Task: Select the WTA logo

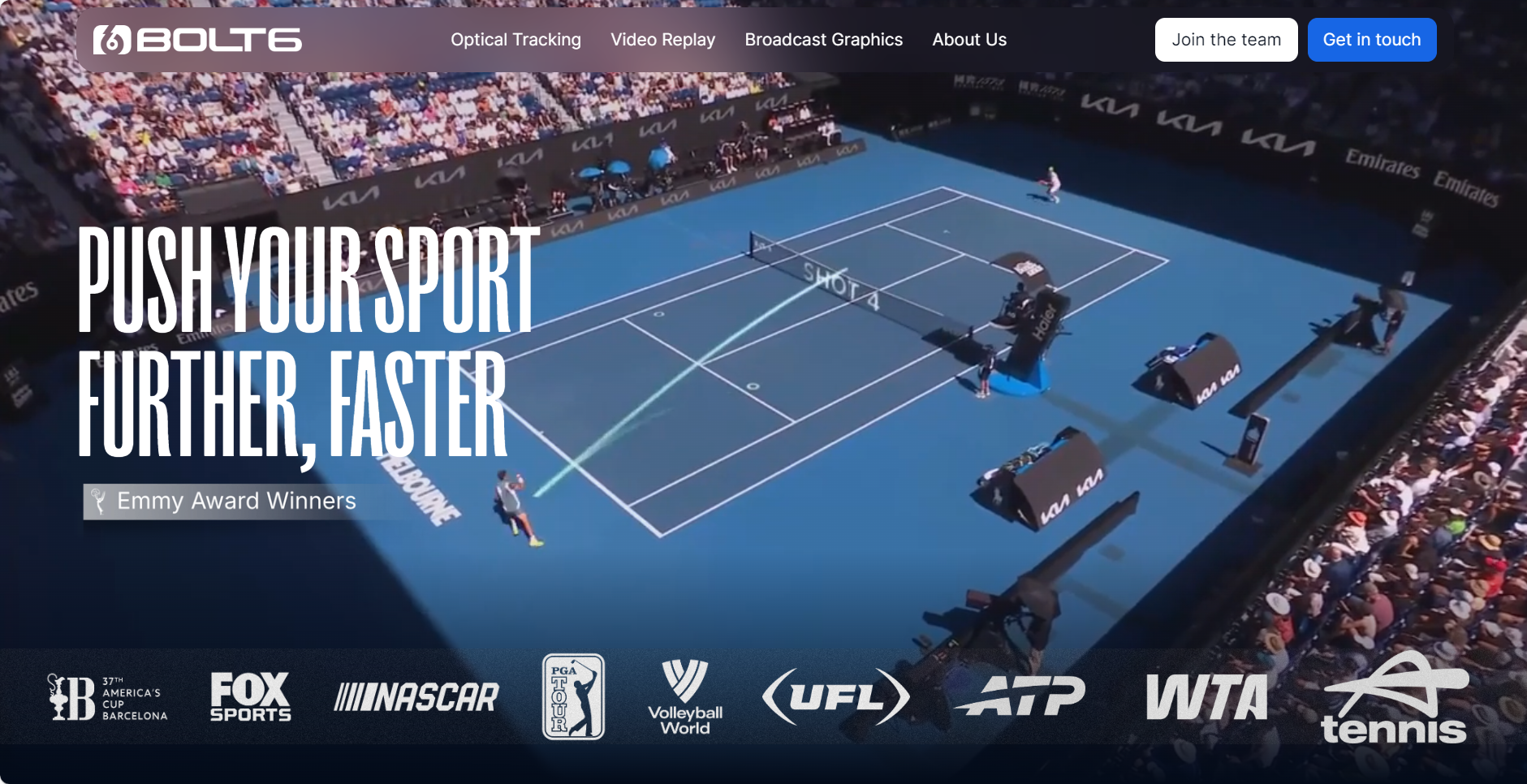Action: (1206, 697)
